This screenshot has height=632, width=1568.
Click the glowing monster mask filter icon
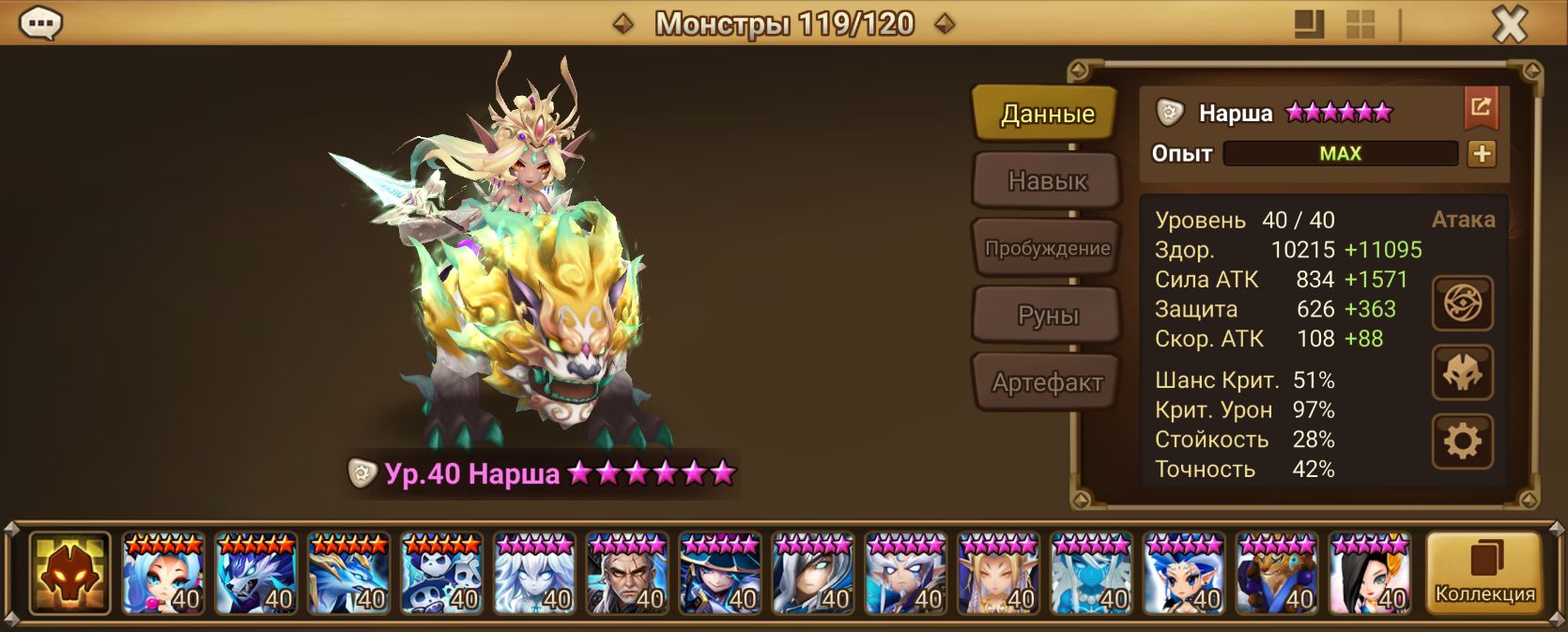point(69,573)
